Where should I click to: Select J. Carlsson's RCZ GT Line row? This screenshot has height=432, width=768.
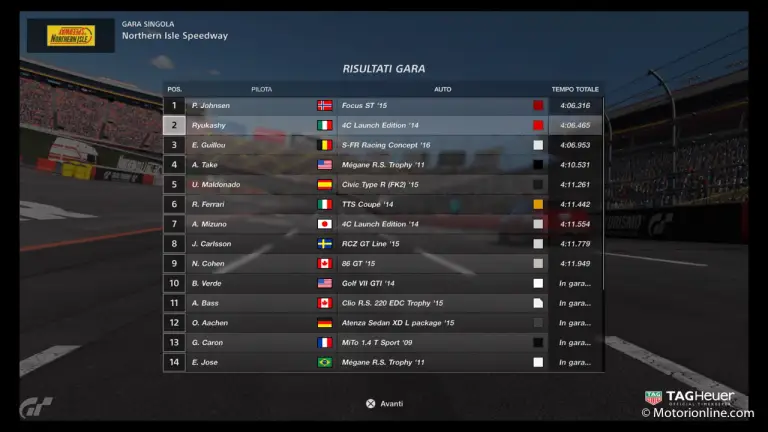(383, 244)
